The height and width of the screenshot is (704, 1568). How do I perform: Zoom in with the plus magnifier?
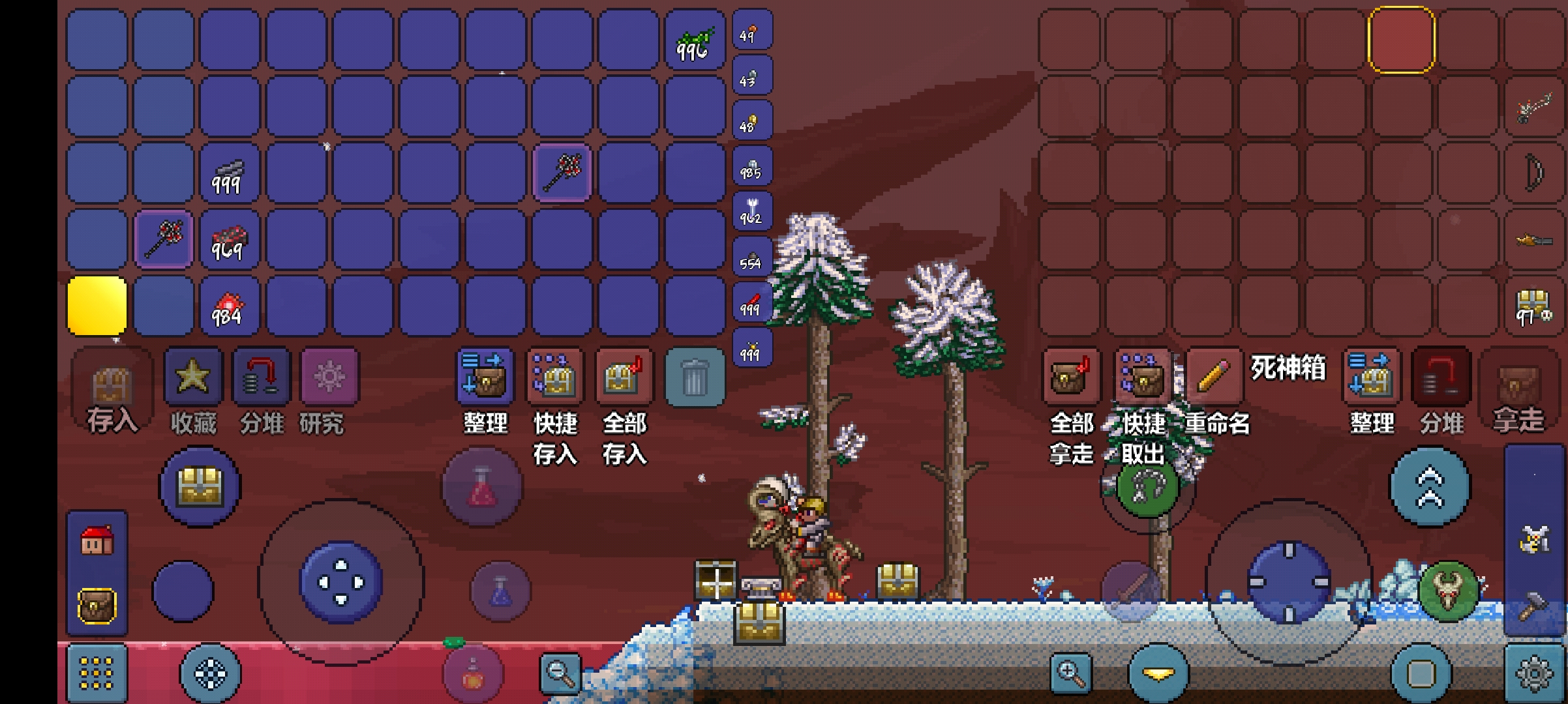pyautogui.click(x=1070, y=673)
